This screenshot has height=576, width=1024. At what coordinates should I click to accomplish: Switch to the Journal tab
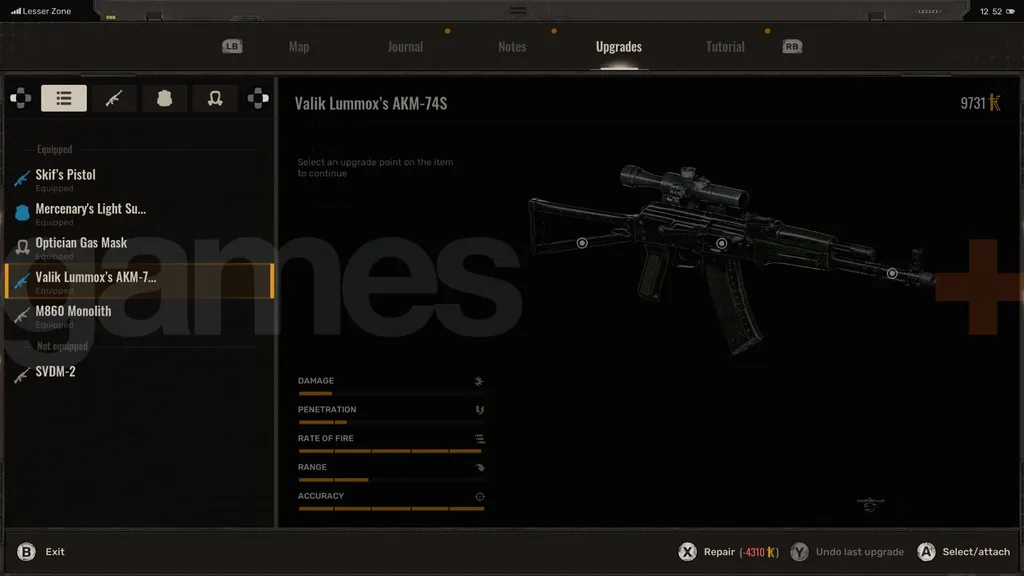405,47
